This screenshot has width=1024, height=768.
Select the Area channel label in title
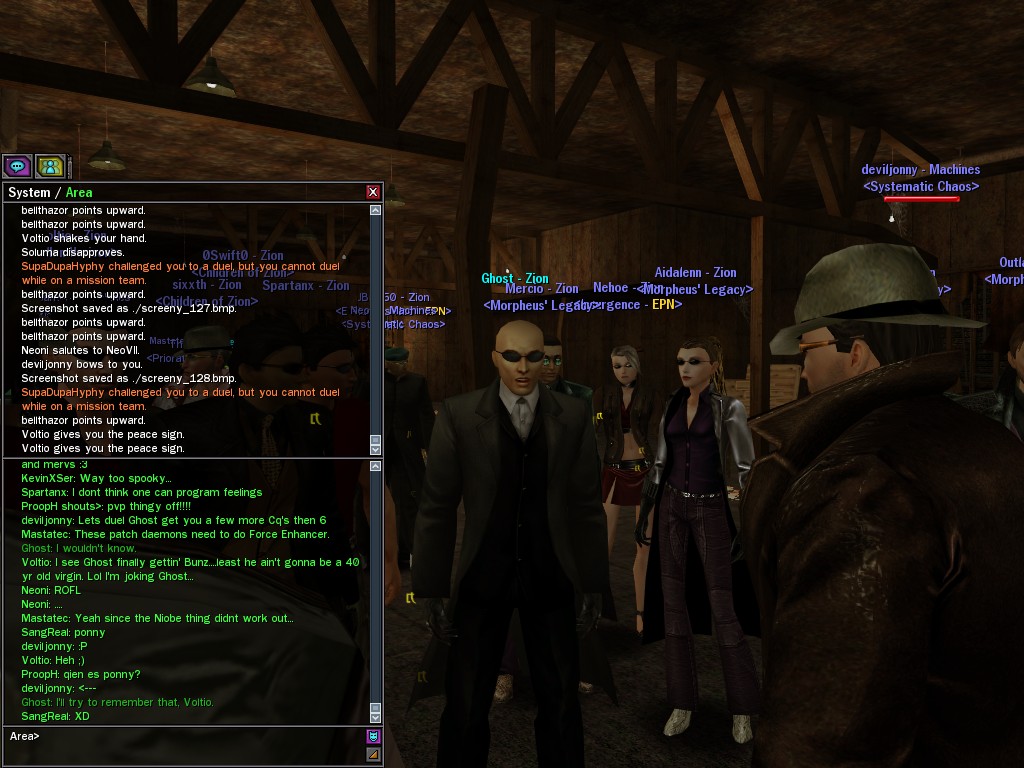click(x=79, y=192)
